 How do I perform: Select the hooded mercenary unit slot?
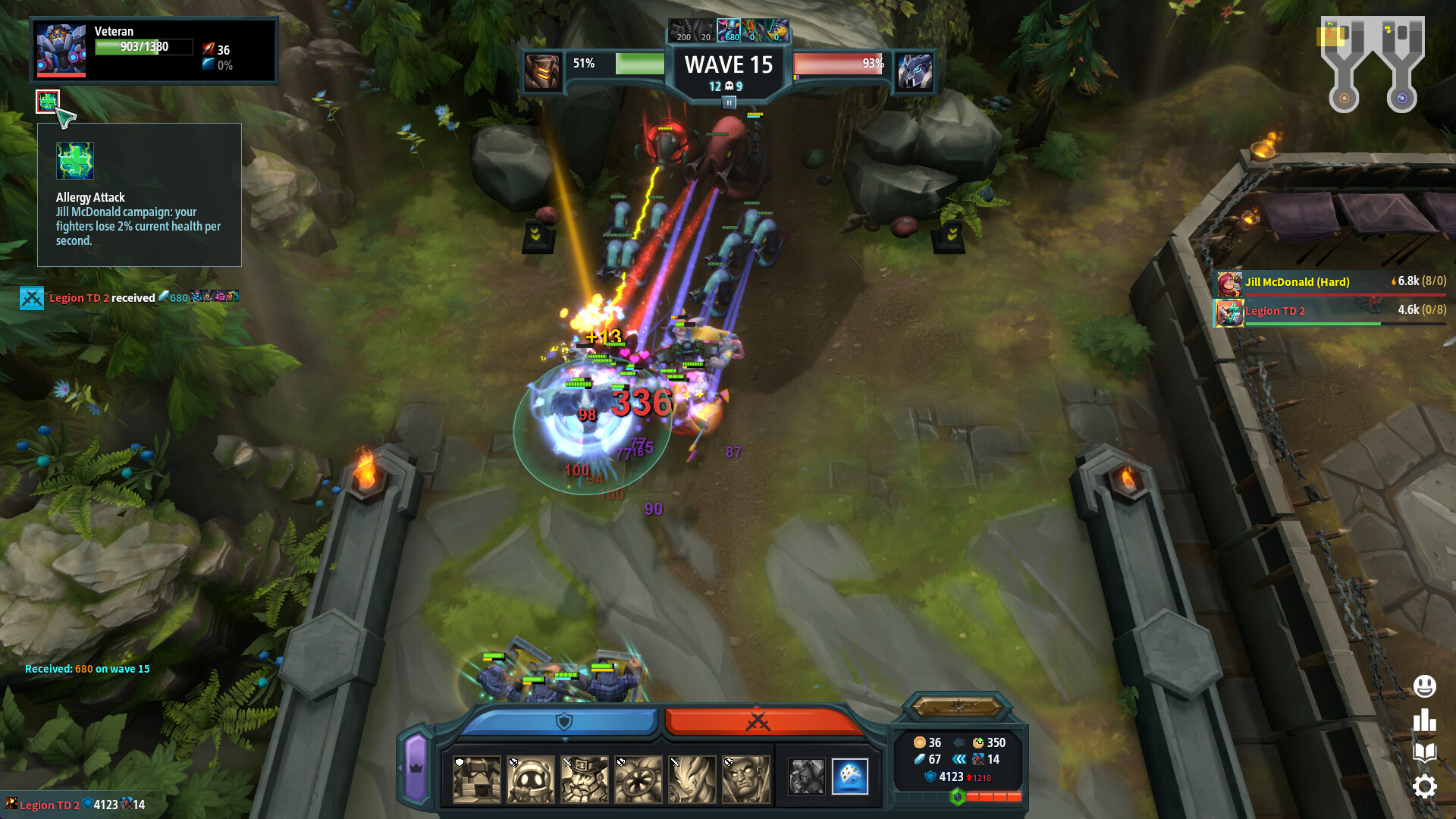(x=806, y=778)
